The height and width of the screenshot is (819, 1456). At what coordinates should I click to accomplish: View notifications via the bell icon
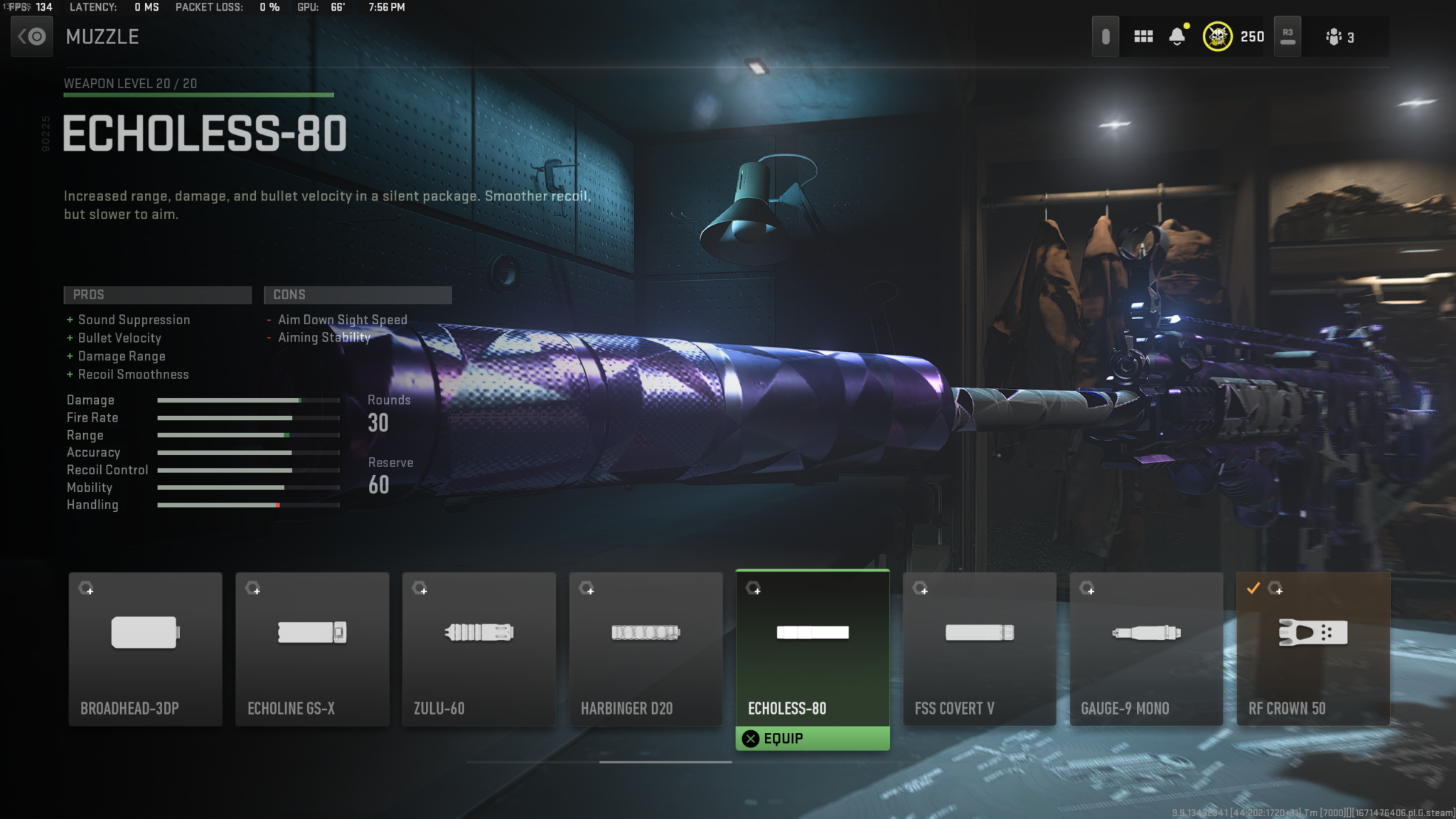click(1177, 36)
